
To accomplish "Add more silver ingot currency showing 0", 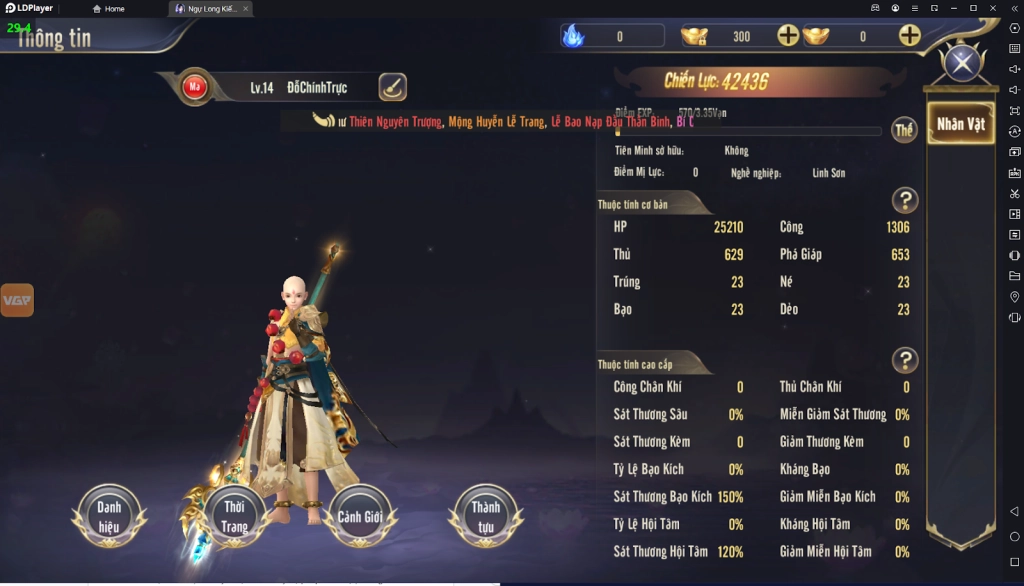I will 909,36.
